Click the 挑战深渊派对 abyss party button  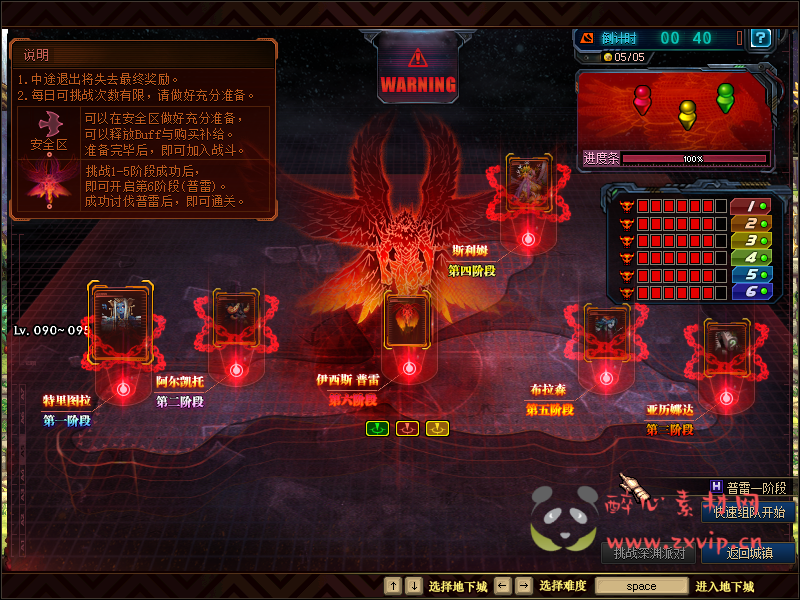tap(648, 552)
